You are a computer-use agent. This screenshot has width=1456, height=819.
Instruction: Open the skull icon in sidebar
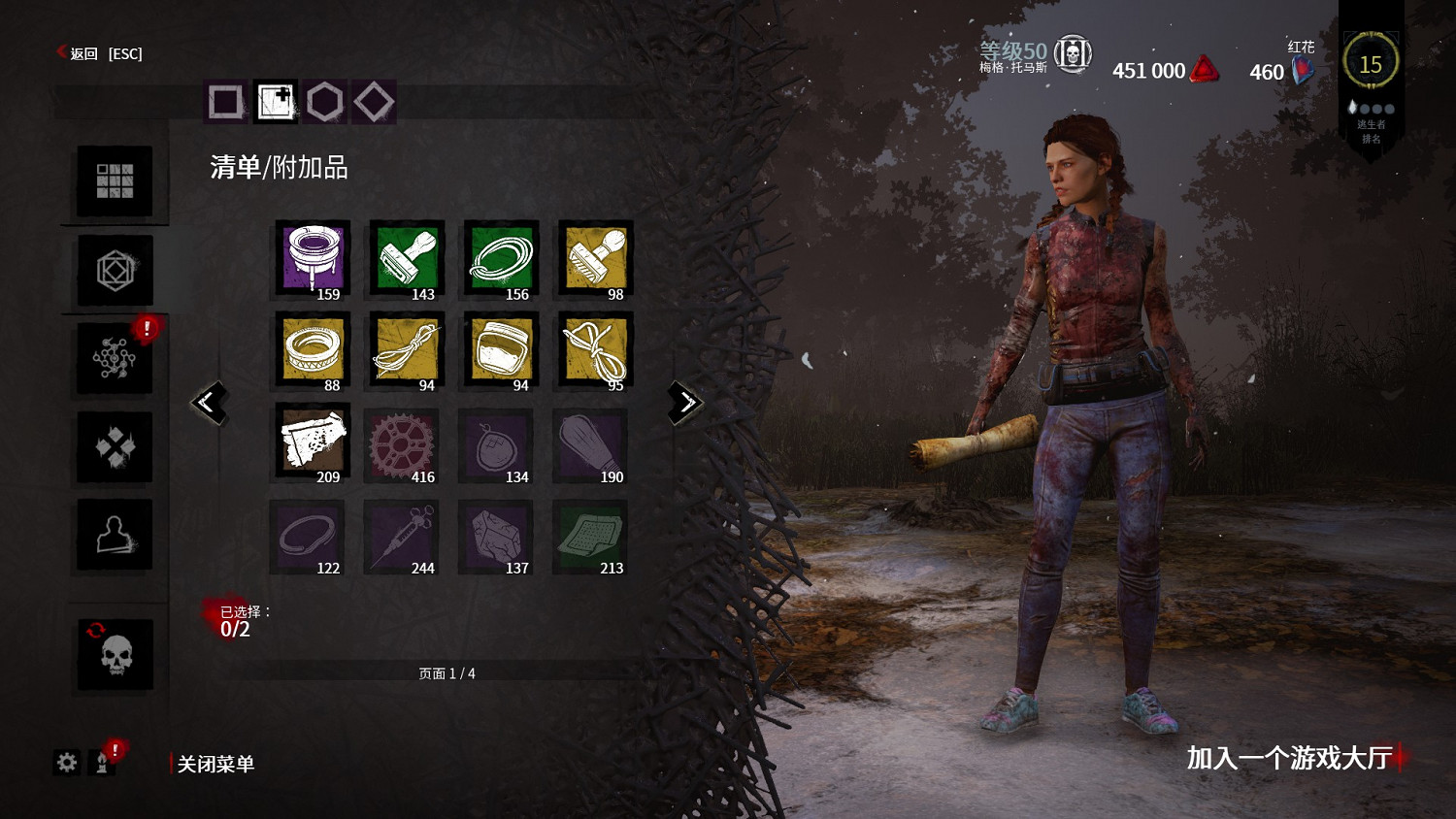point(116,655)
